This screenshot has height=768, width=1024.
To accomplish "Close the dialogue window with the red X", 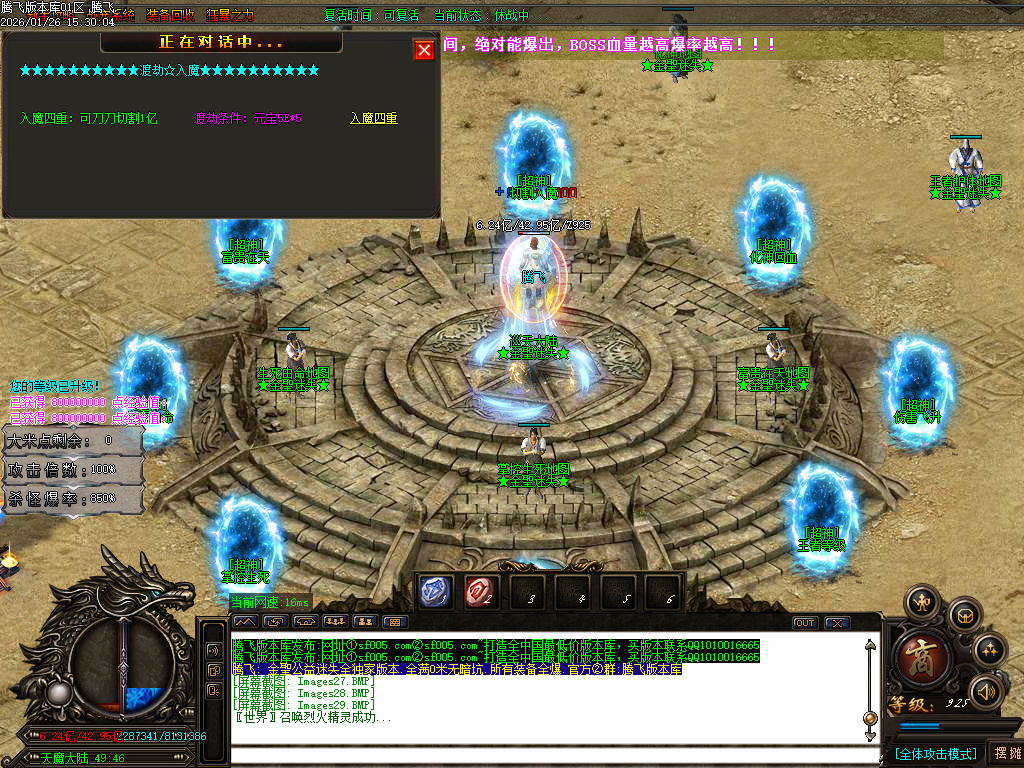I will 424,50.
